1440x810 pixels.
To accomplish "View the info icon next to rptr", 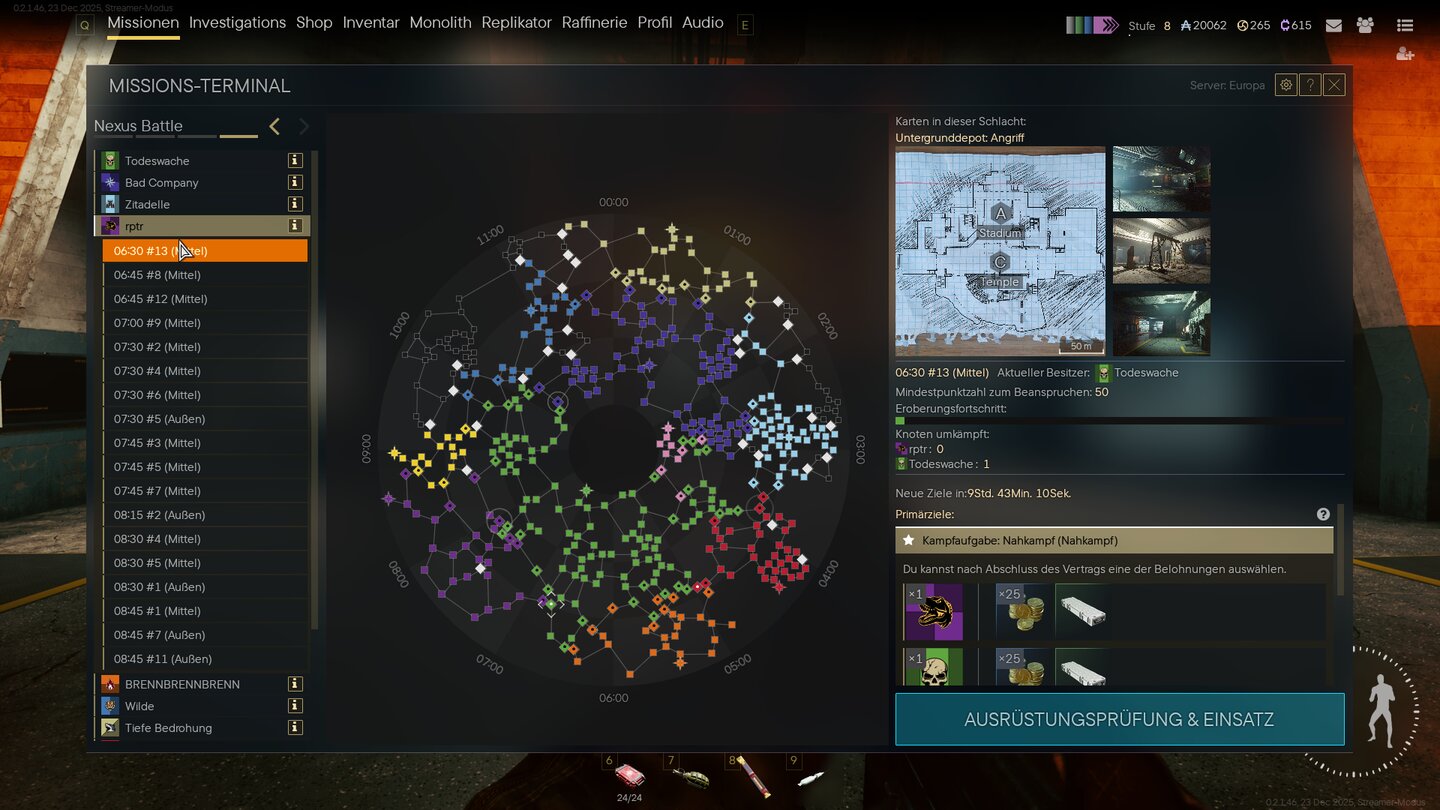I will click(296, 226).
